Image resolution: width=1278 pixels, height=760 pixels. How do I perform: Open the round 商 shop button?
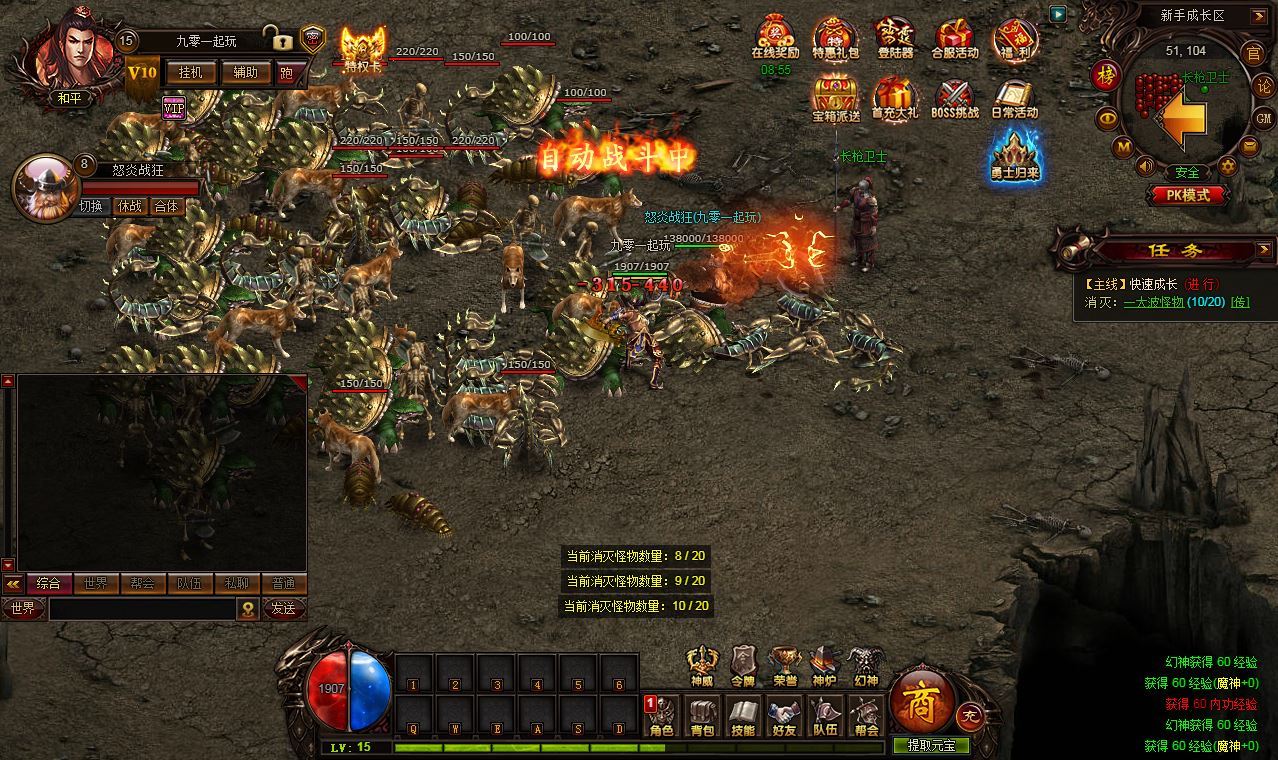917,695
